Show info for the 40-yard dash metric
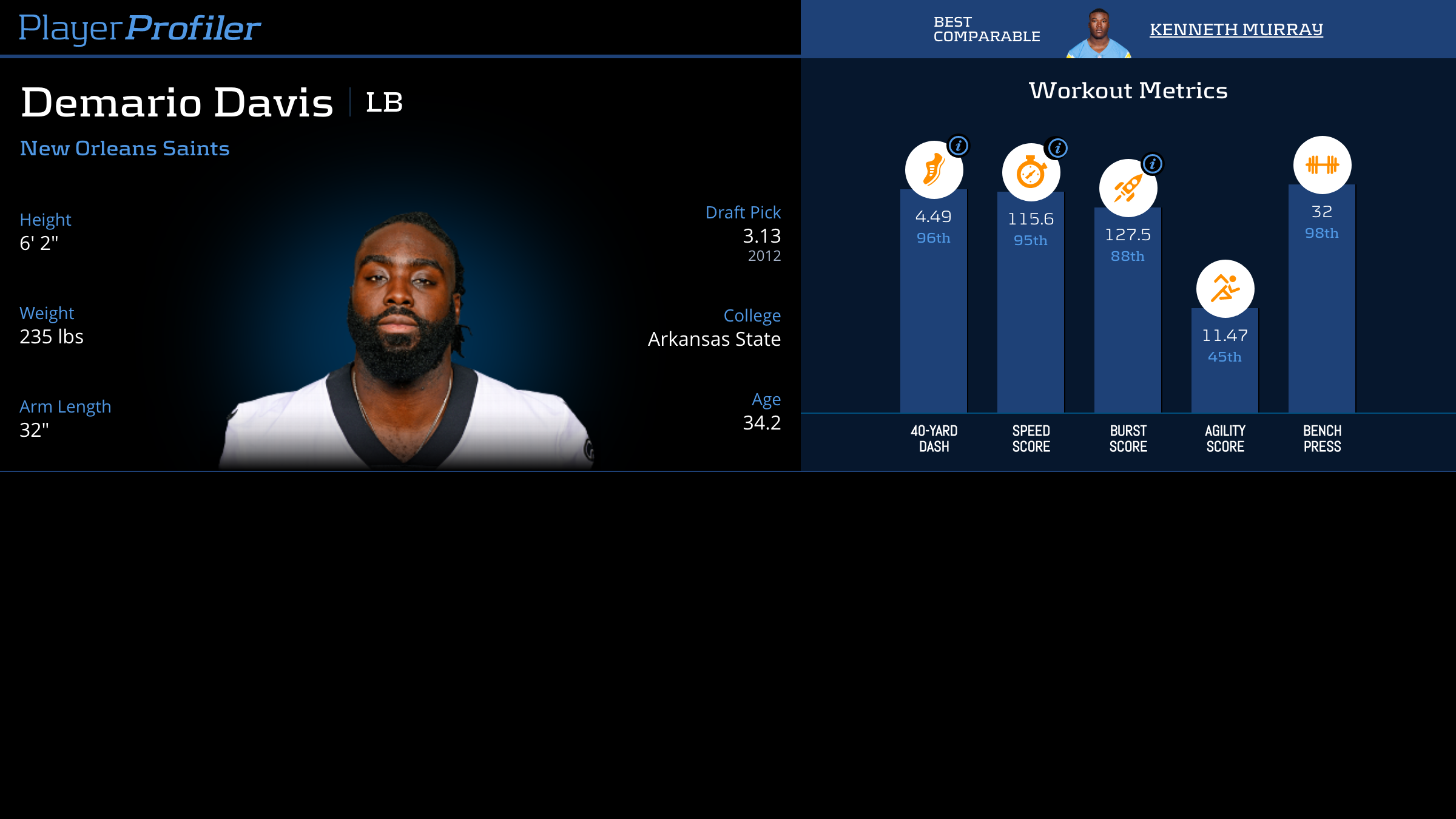Viewport: 1456px width, 819px height. point(959,146)
